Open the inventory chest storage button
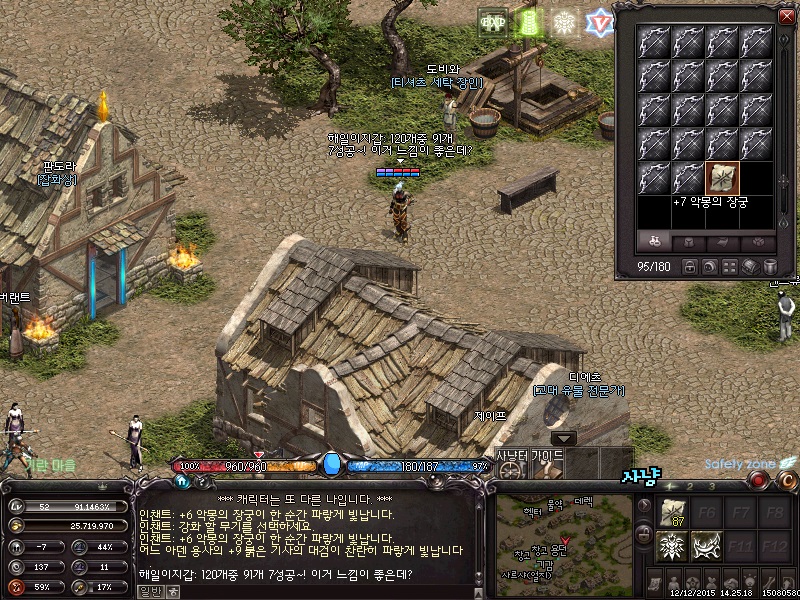This screenshot has width=800, height=600. [x=751, y=267]
